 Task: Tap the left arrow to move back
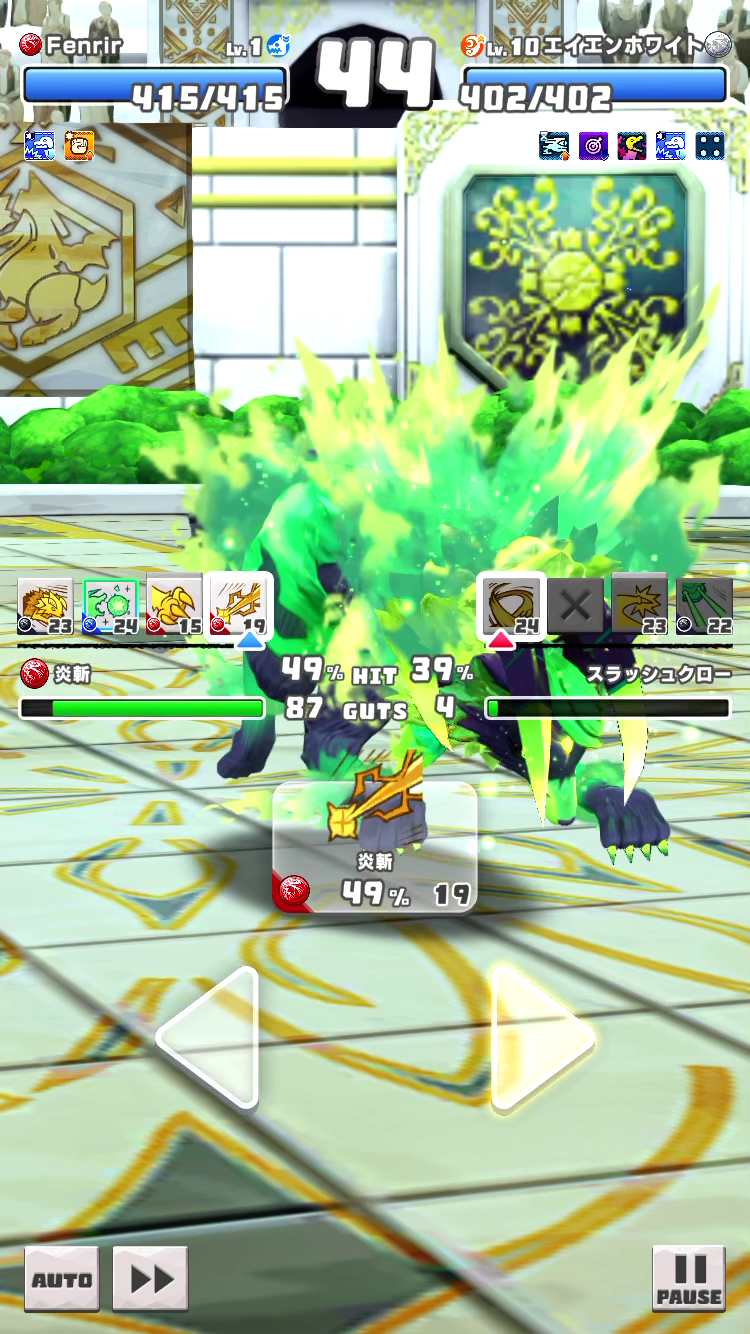pos(212,1037)
